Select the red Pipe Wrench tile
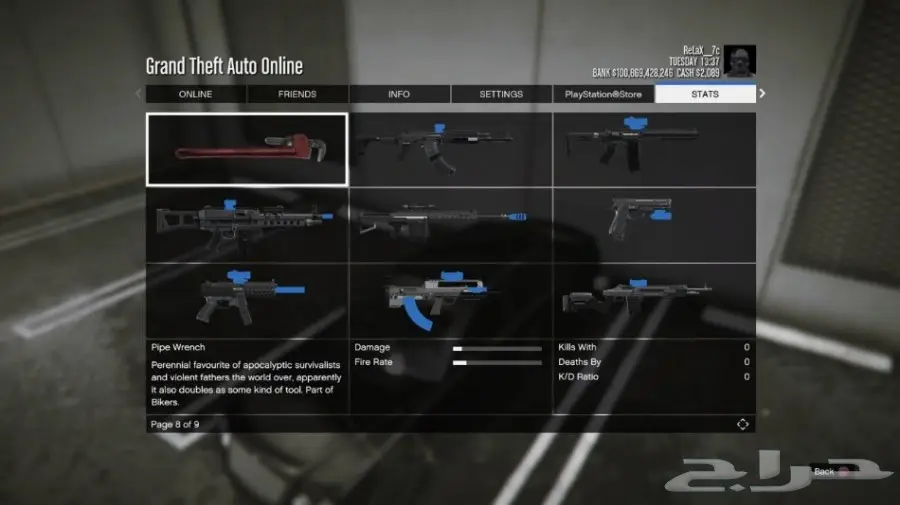This screenshot has width=900, height=505. (247, 149)
